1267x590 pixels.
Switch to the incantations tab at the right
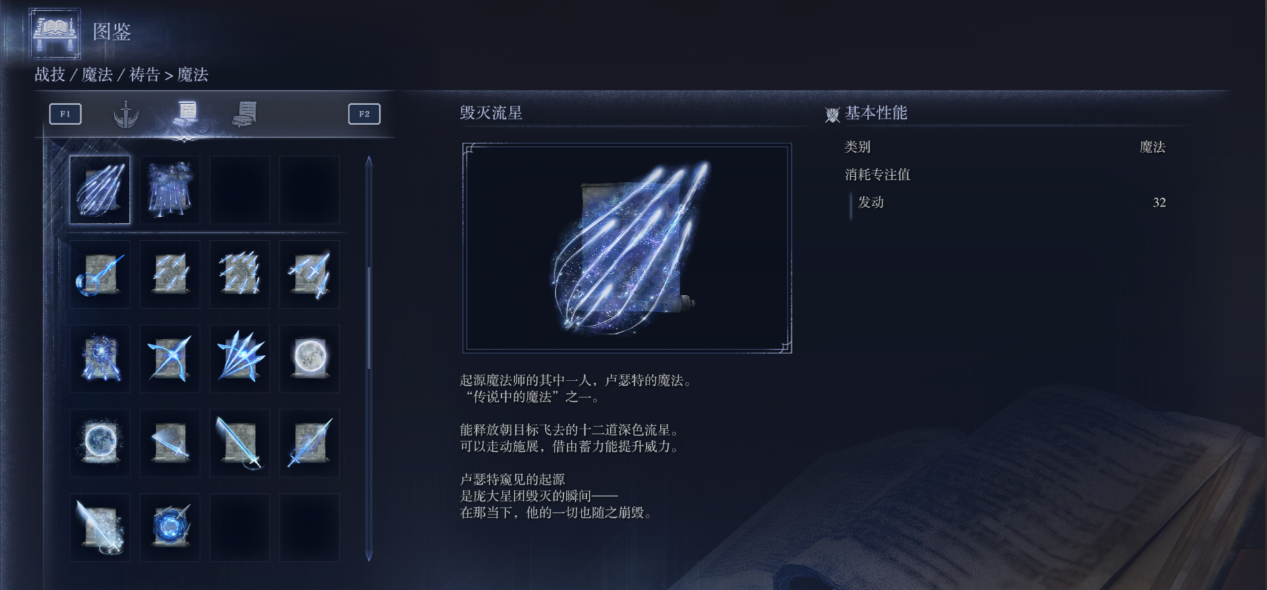coord(244,114)
